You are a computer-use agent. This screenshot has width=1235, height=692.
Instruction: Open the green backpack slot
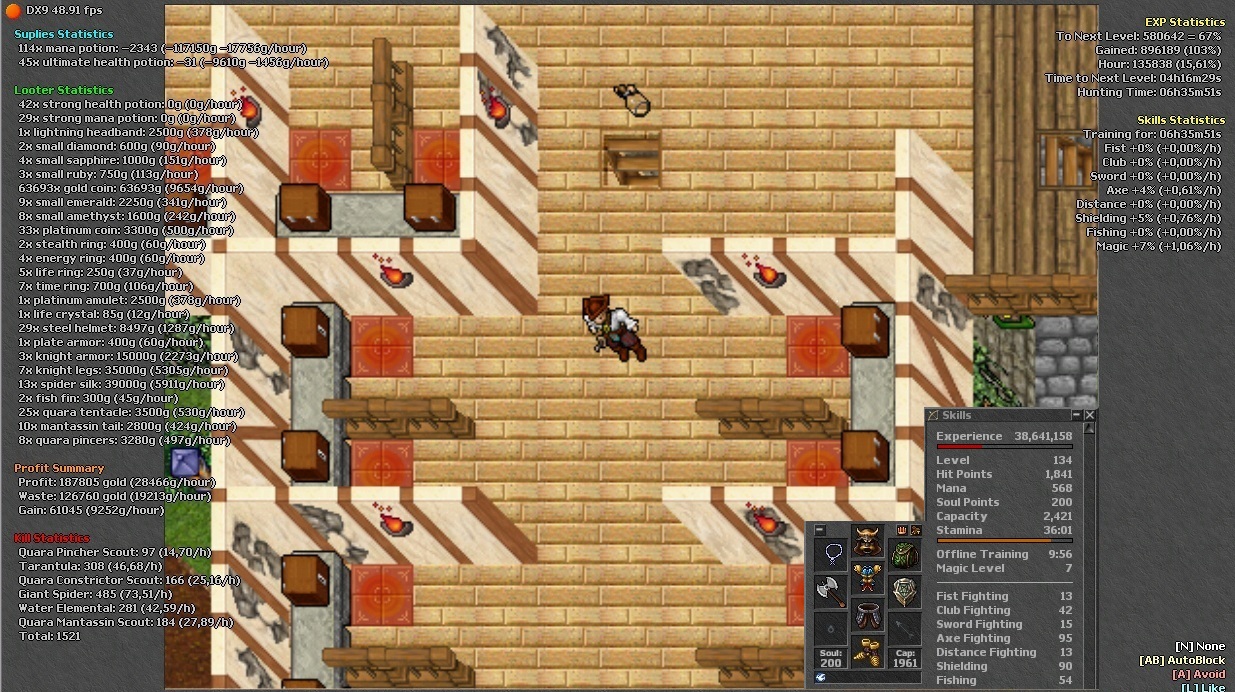point(904,555)
